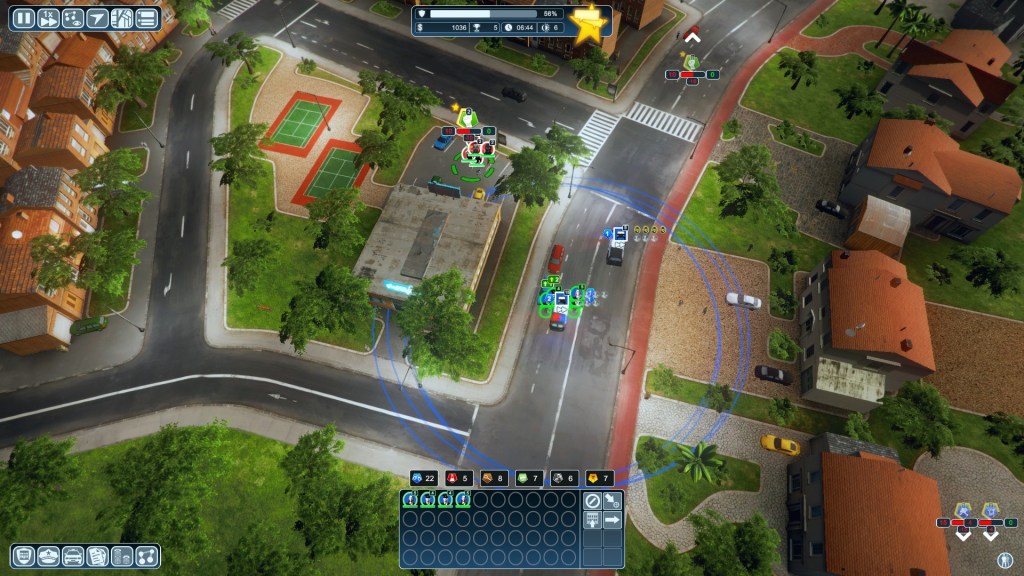Toggle the patrol route visibility icon
Viewport: 1024px width, 576px height.
pos(72,18)
